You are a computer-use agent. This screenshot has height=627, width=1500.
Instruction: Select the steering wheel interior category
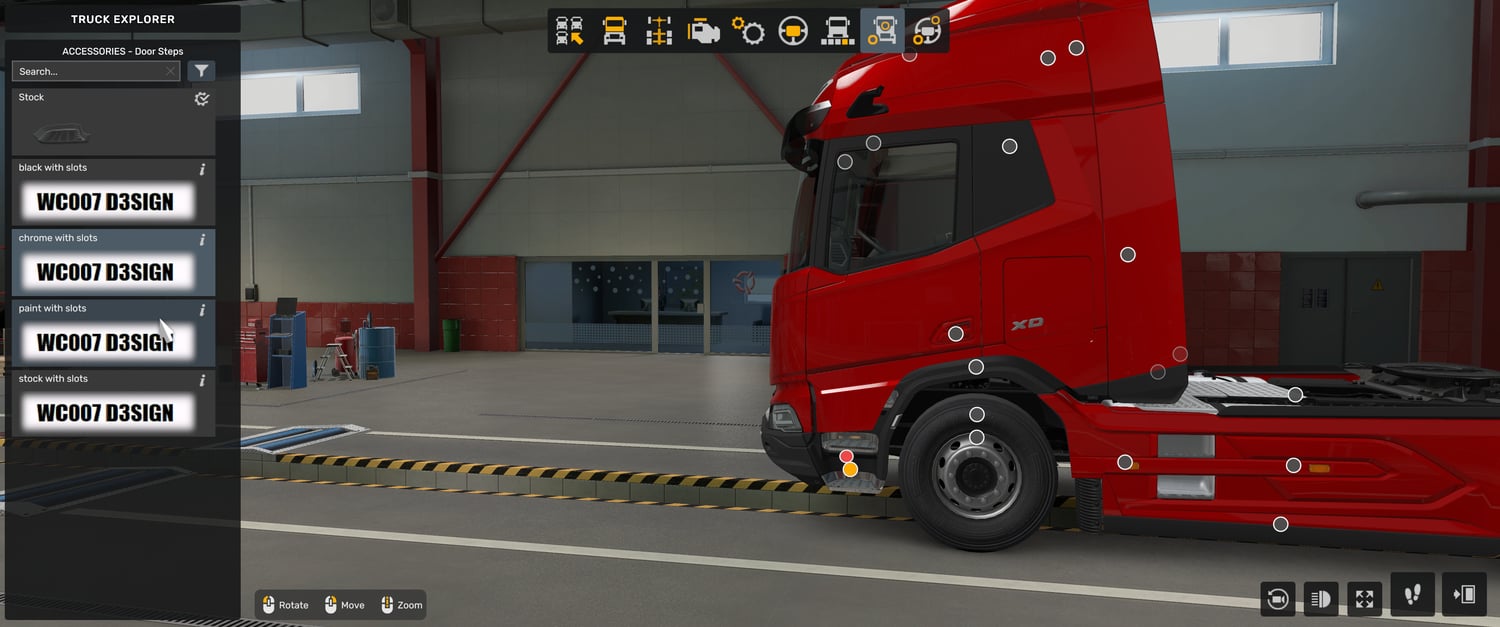click(793, 31)
